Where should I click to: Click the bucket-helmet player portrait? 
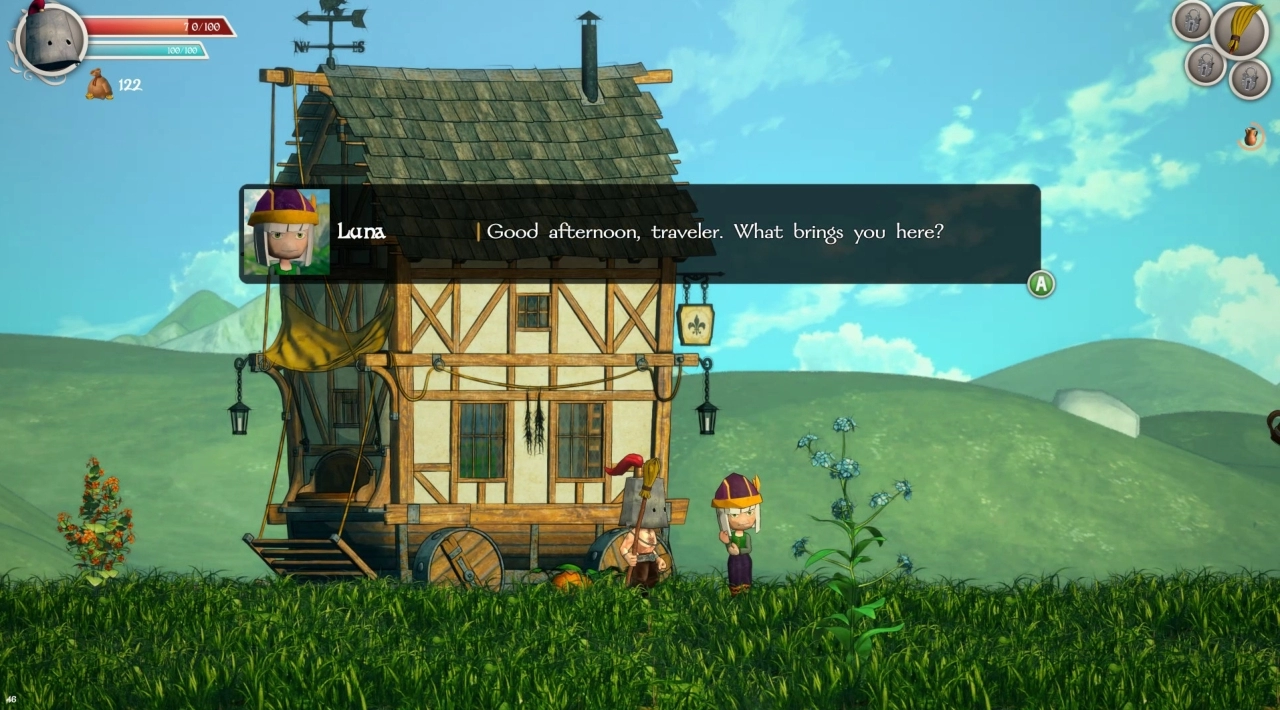[x=50, y=41]
